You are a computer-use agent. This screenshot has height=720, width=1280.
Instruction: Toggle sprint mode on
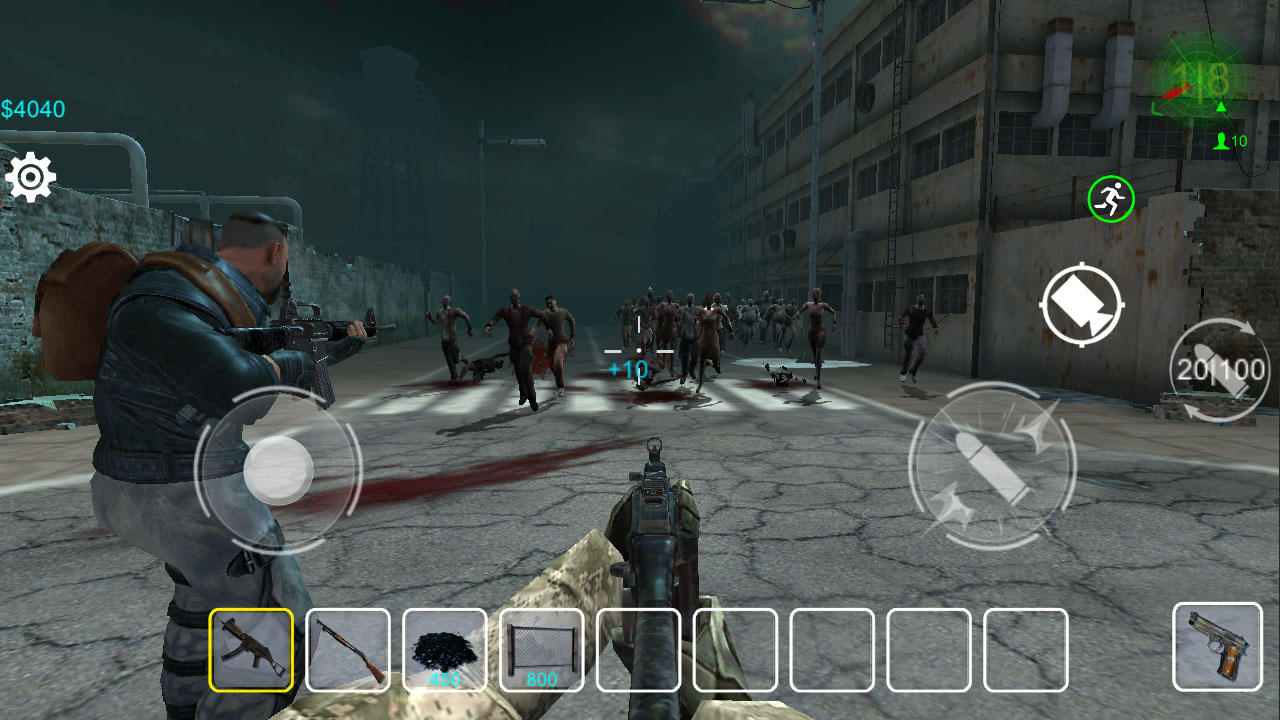(x=1110, y=198)
